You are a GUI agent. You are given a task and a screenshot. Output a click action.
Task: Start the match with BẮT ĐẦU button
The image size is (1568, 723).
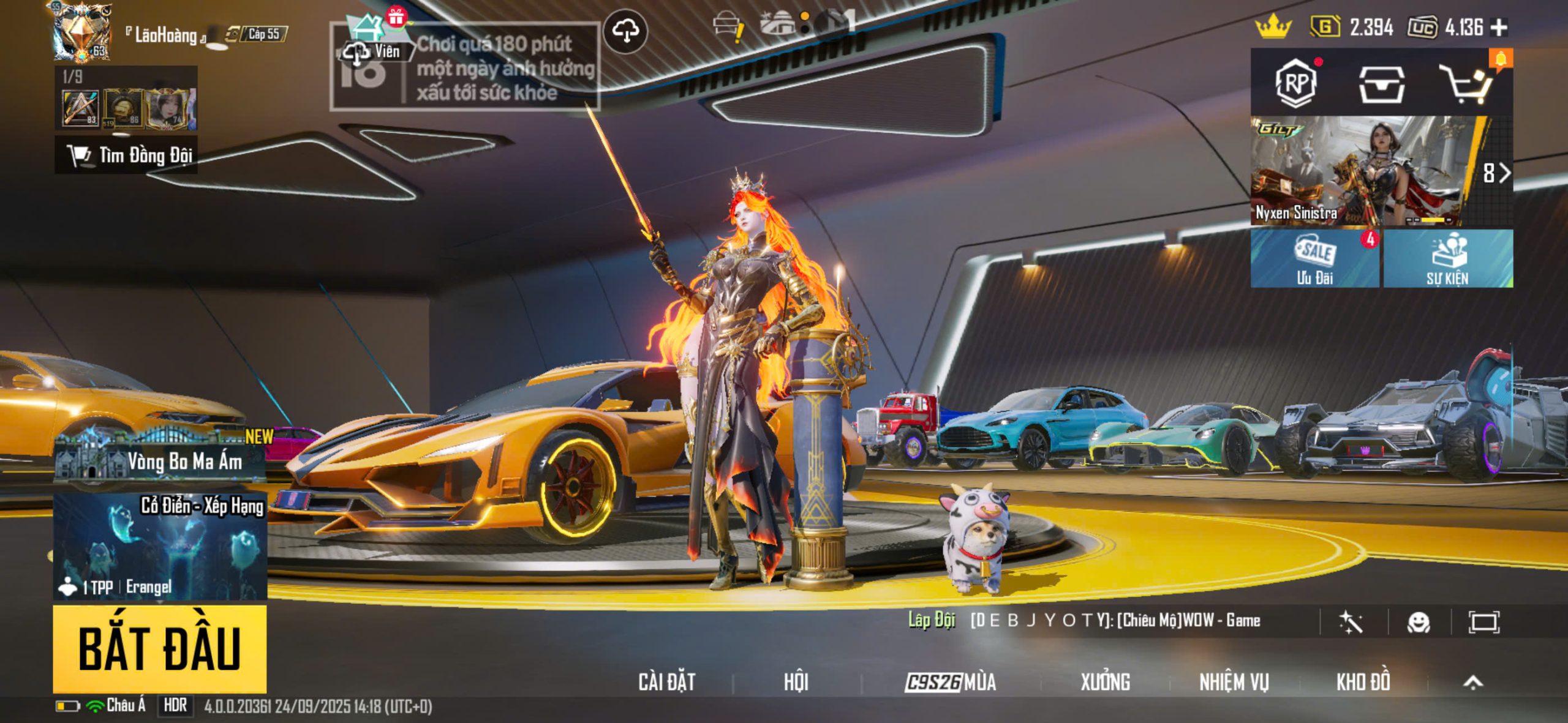click(159, 649)
